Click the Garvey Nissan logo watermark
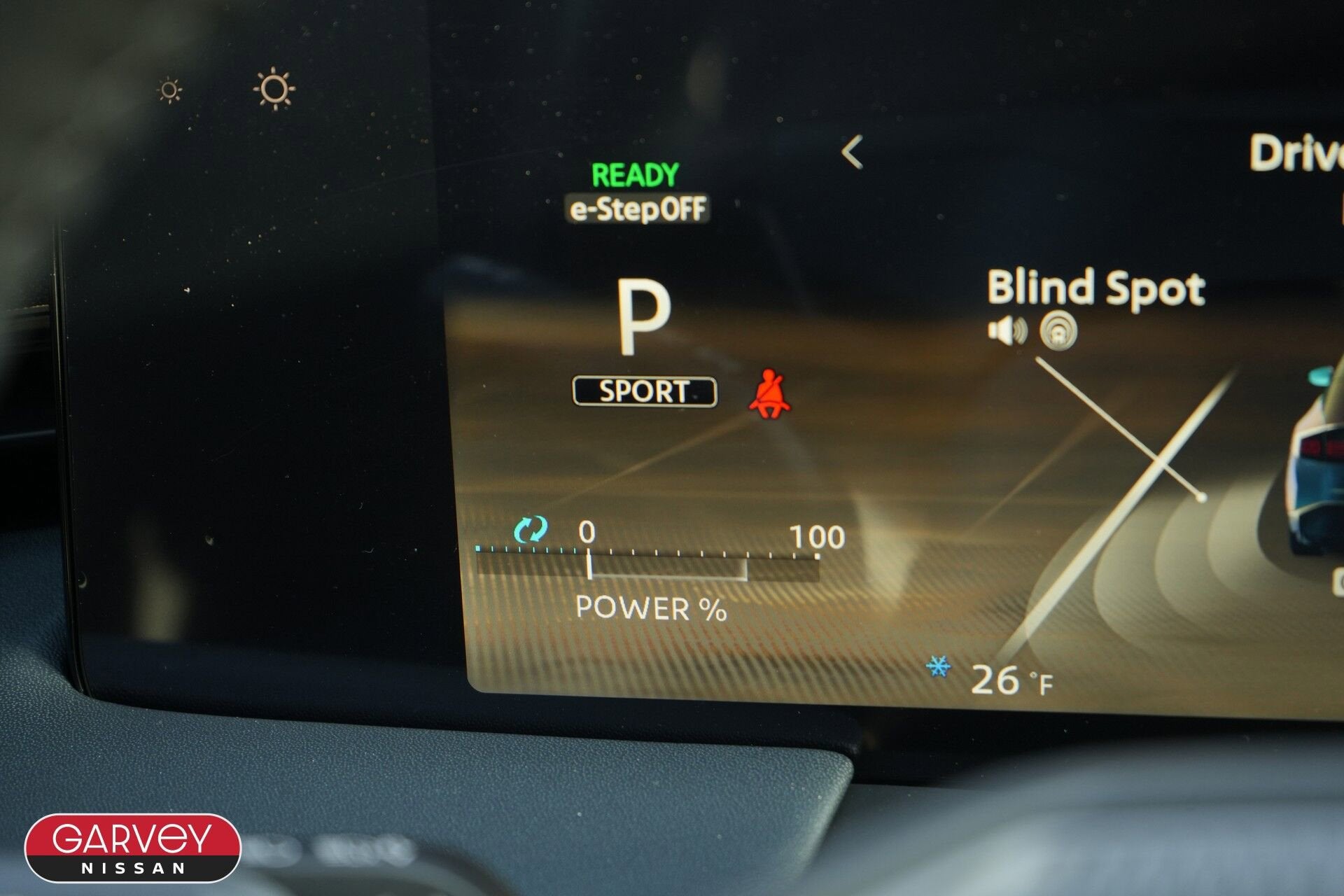The height and width of the screenshot is (896, 1344). (x=133, y=848)
